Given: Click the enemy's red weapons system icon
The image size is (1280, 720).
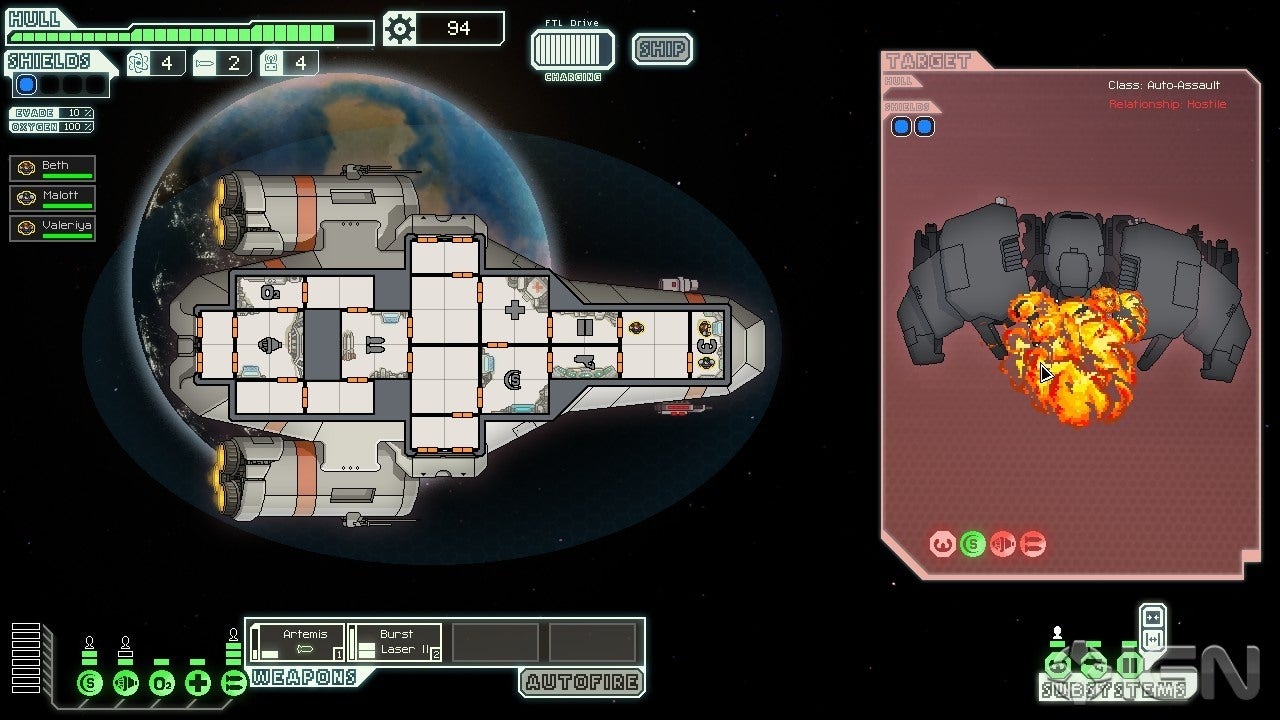Looking at the screenshot, I should (x=1033, y=544).
